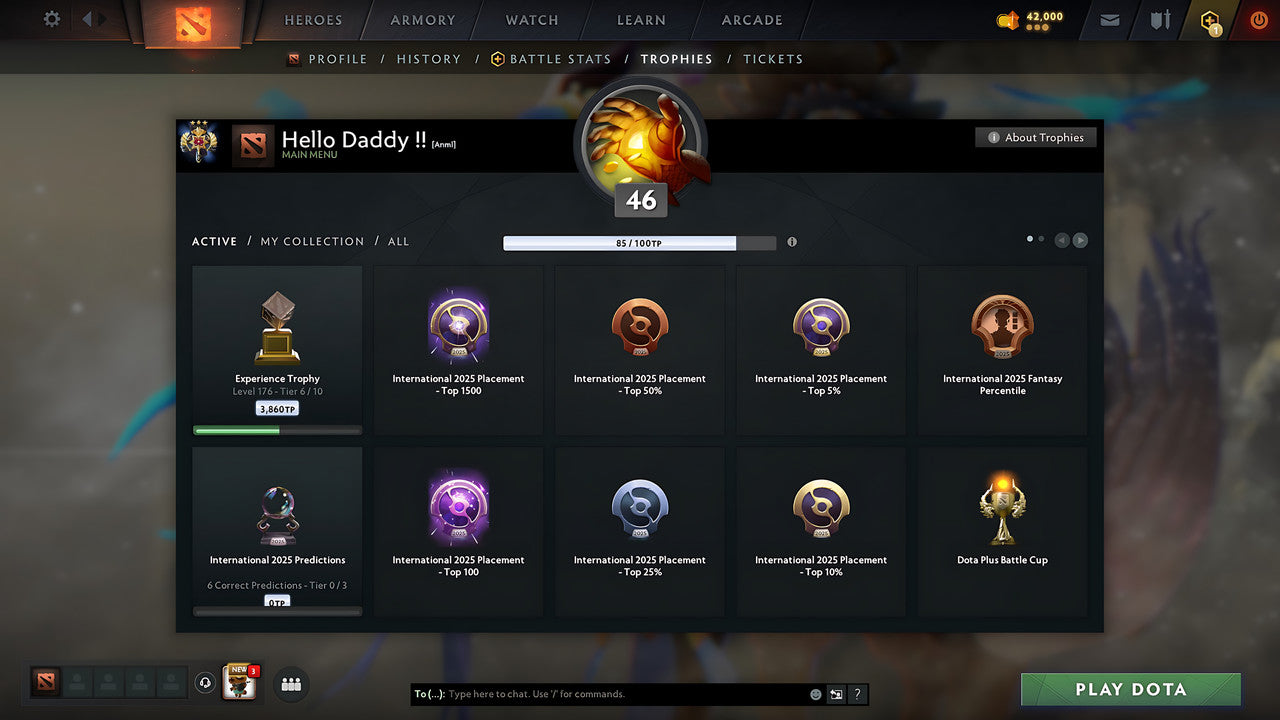Image resolution: width=1280 pixels, height=720 pixels.
Task: Select the second page dot indicator
Action: 1040,239
